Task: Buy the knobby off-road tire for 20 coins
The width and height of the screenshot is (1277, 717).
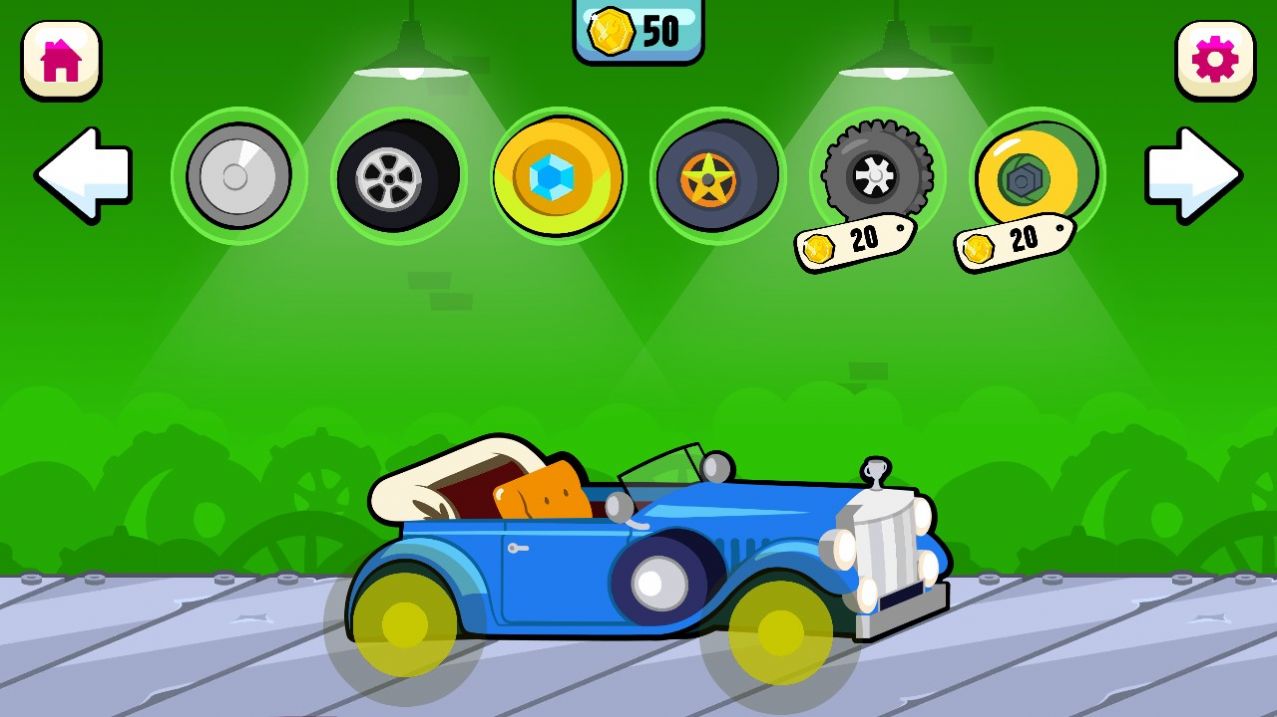Action: coord(876,176)
